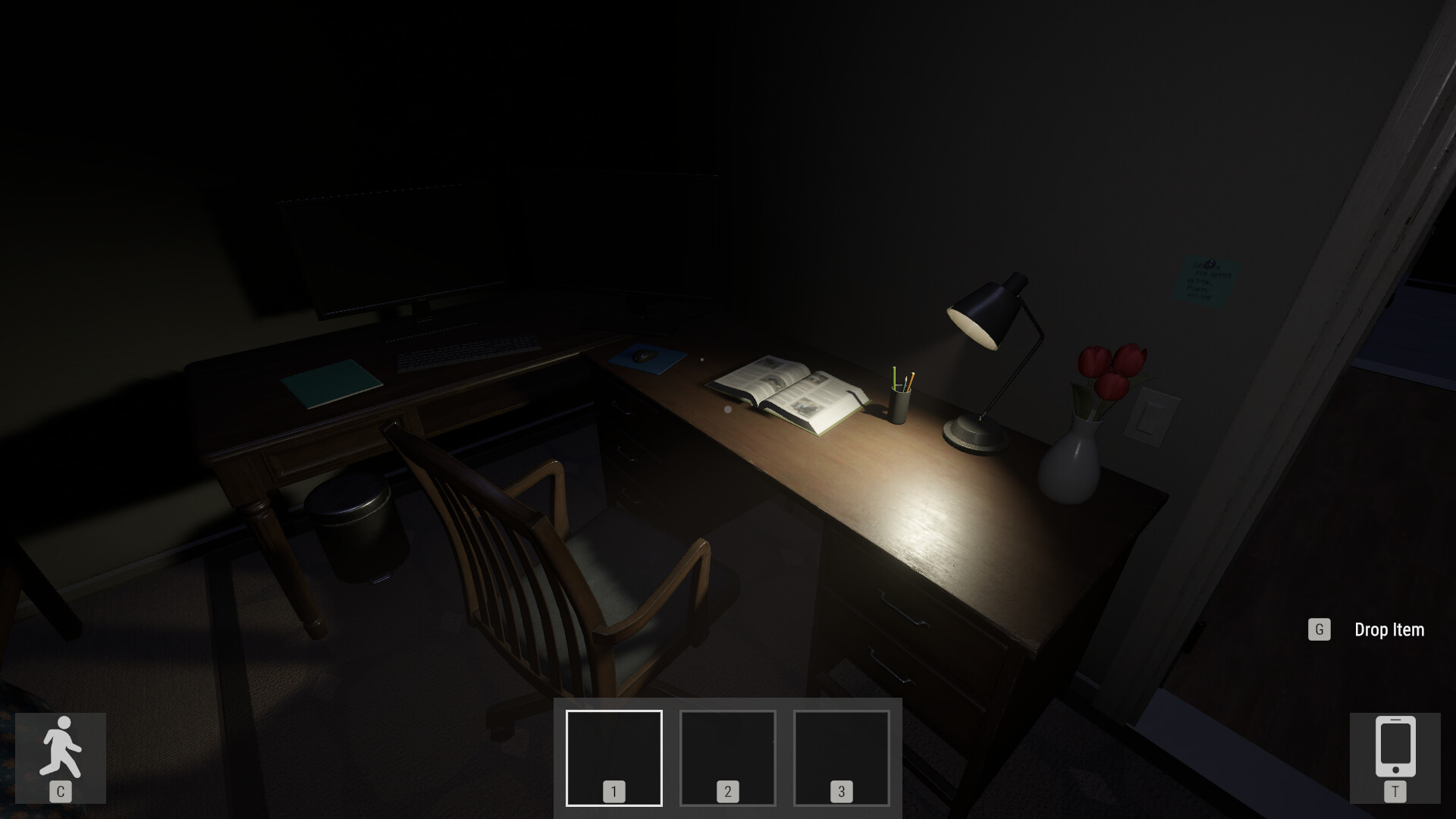
Task: Switch to inventory slot 3
Action: click(840, 757)
